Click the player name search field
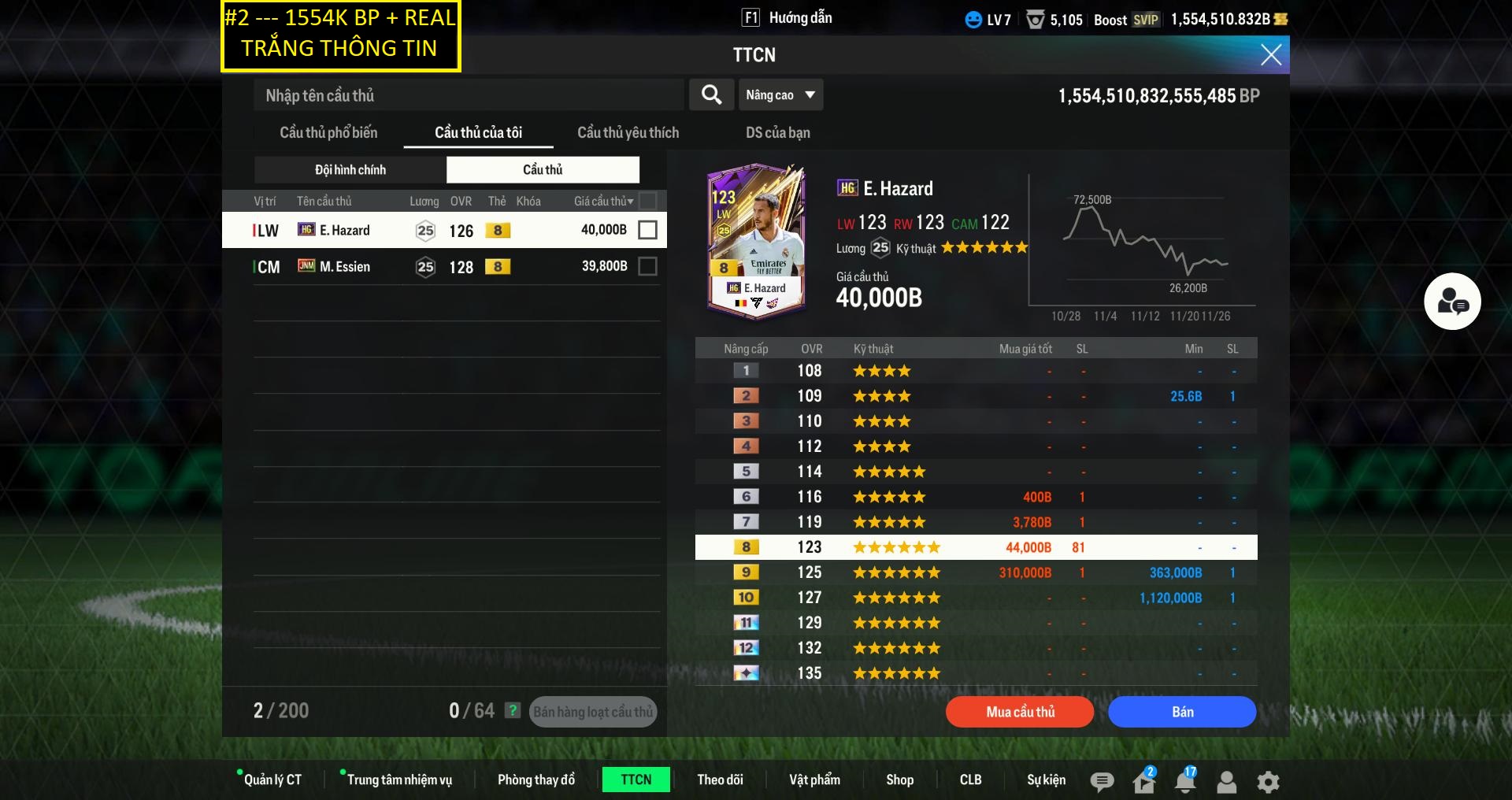This screenshot has width=1512, height=800. [x=469, y=95]
